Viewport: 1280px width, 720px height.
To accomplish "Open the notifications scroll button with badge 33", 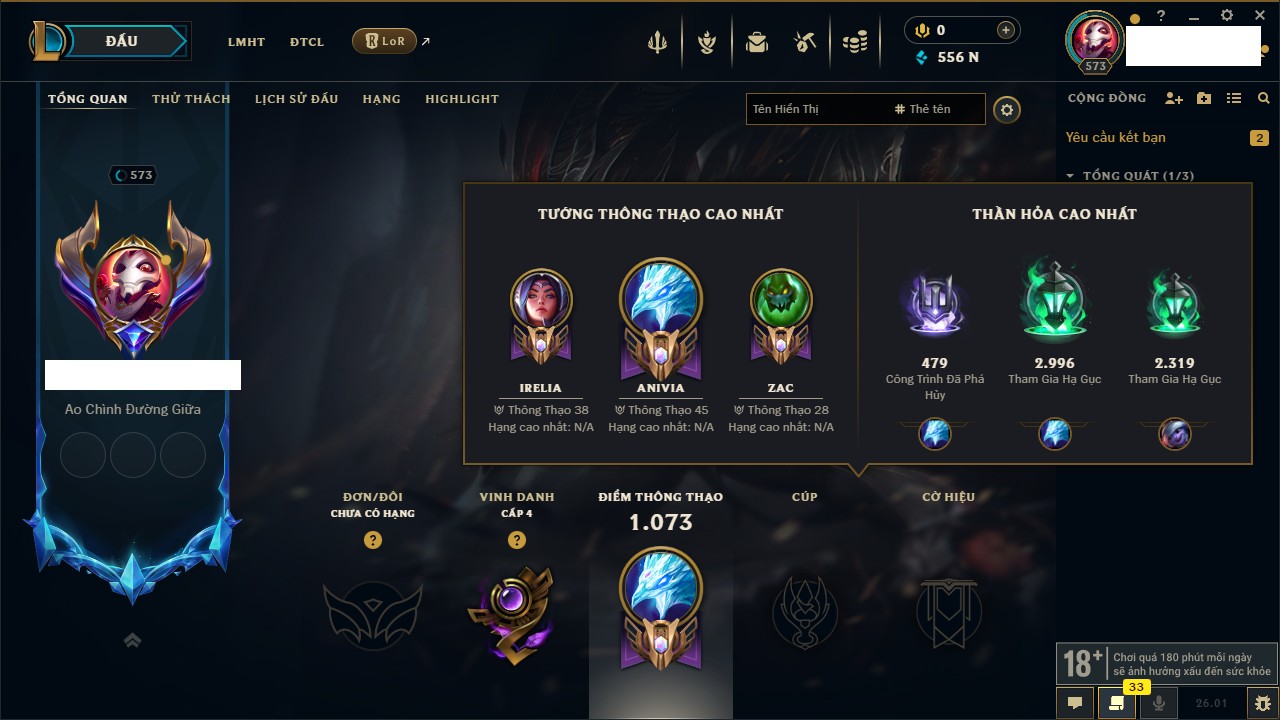I will coord(1116,703).
